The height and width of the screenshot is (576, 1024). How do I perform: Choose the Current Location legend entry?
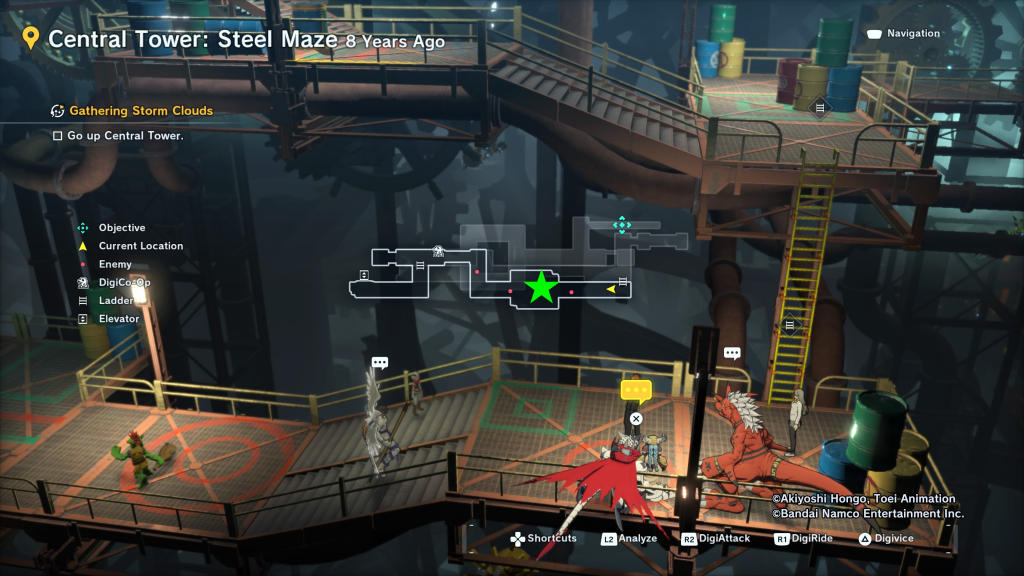140,246
